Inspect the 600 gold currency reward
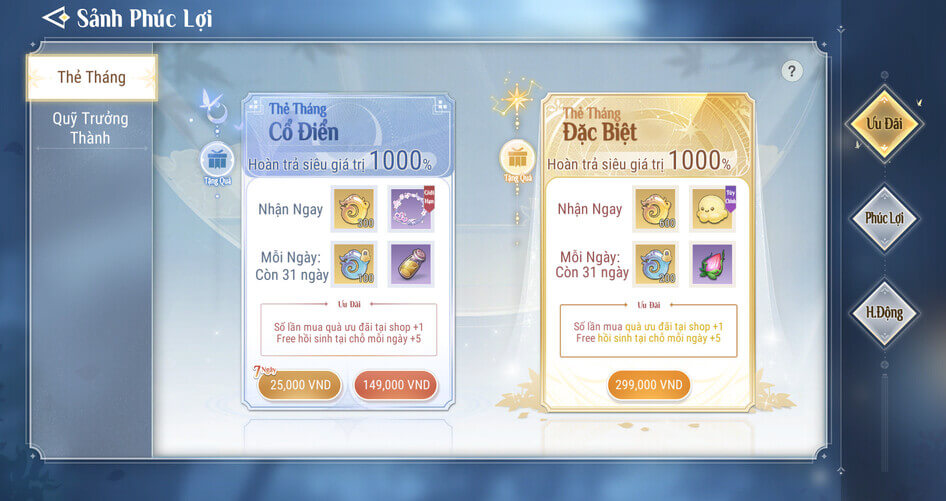Viewport: 946px width, 501px height. click(654, 209)
